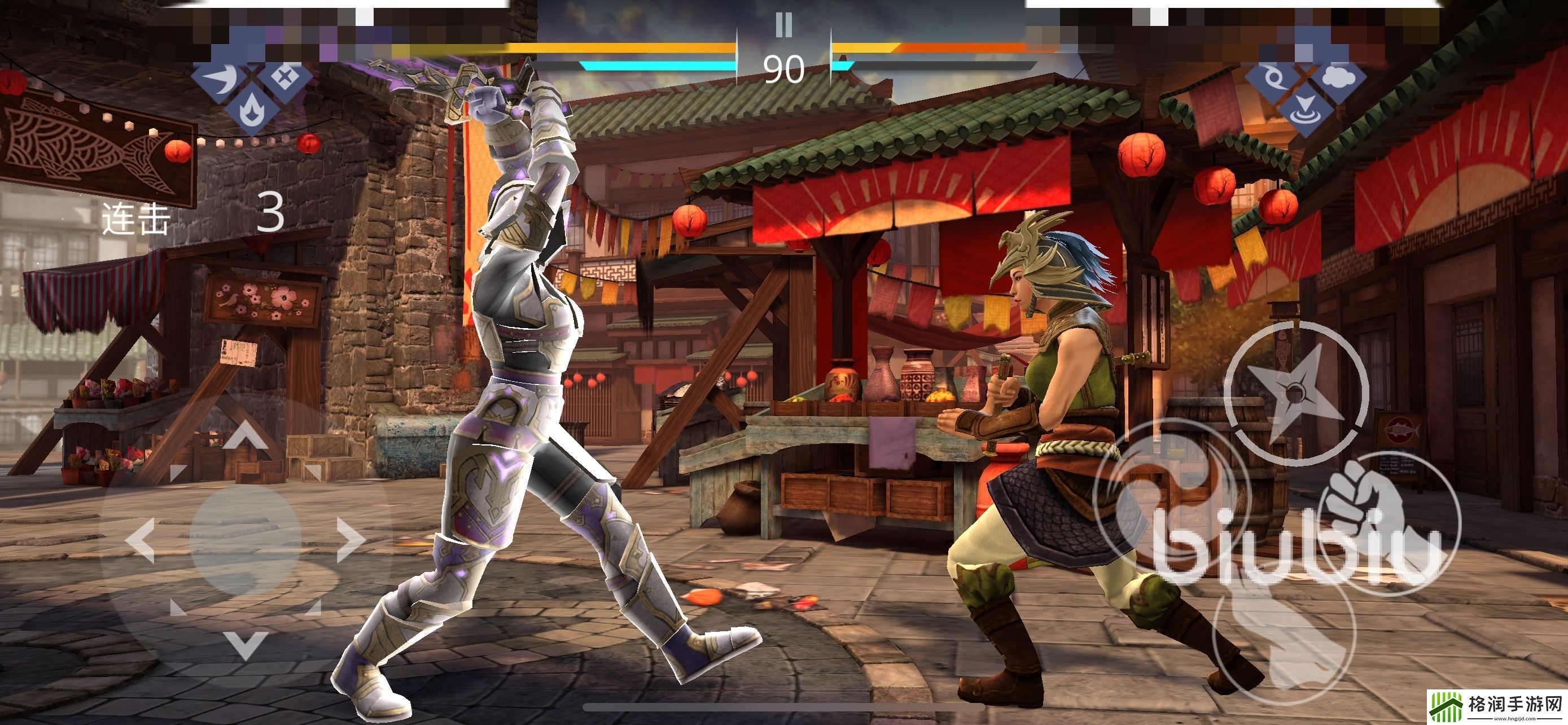Pause the fight with the pause button

pos(784,25)
